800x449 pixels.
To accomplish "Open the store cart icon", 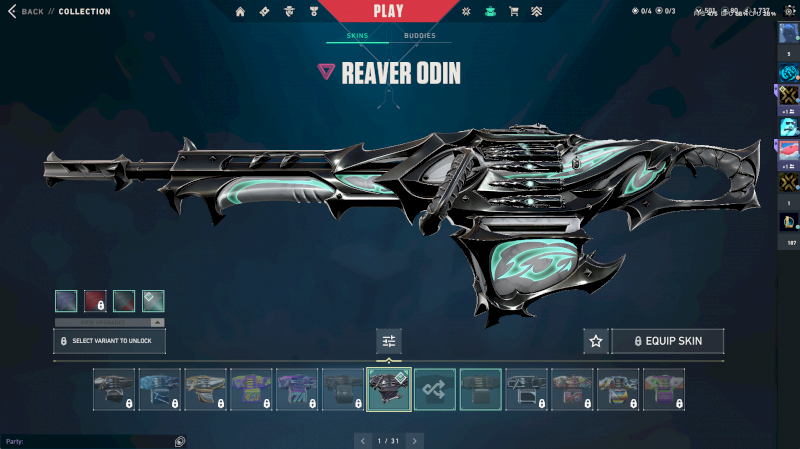I will tap(514, 12).
